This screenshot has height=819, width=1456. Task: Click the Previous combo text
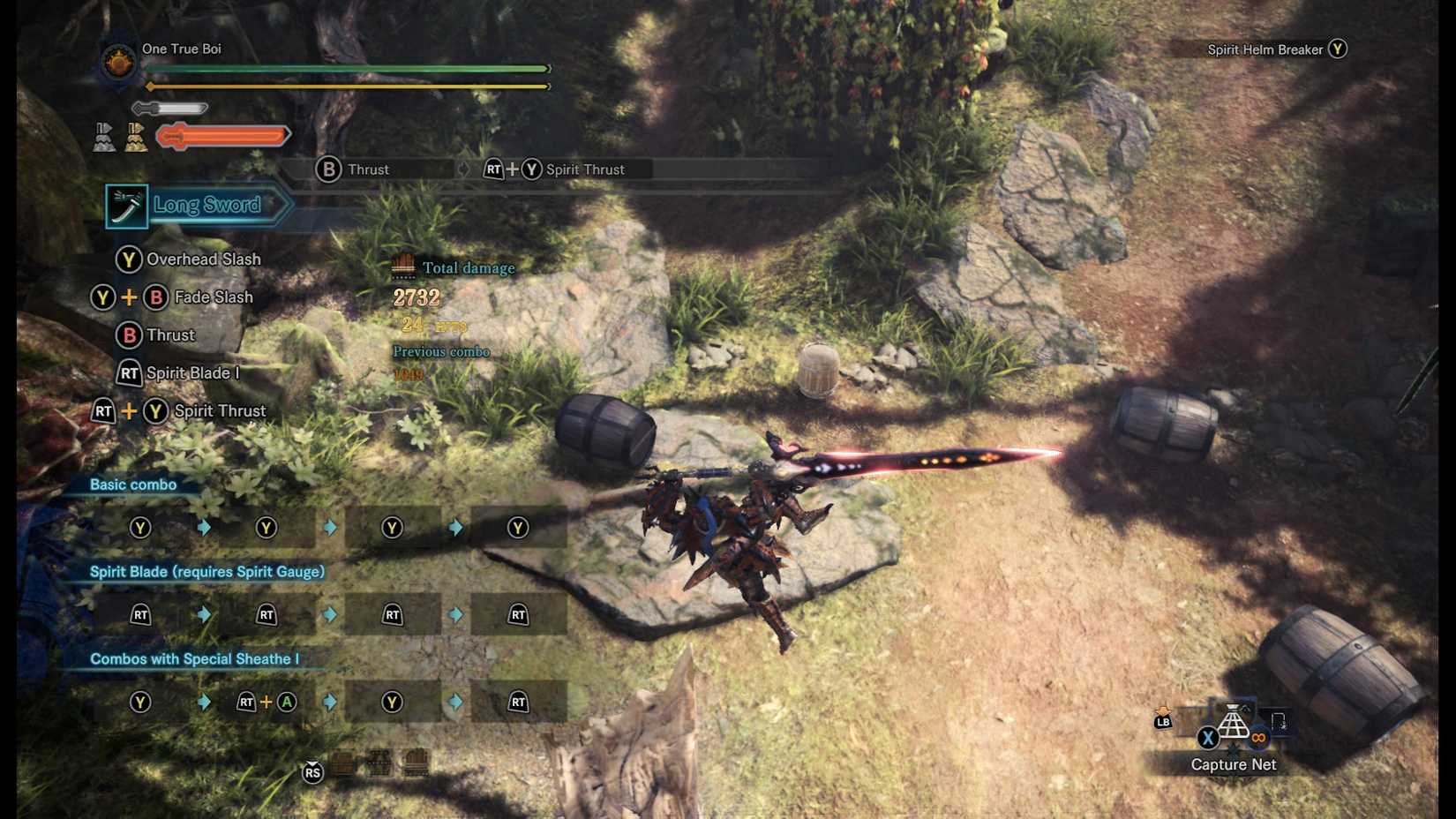click(441, 350)
